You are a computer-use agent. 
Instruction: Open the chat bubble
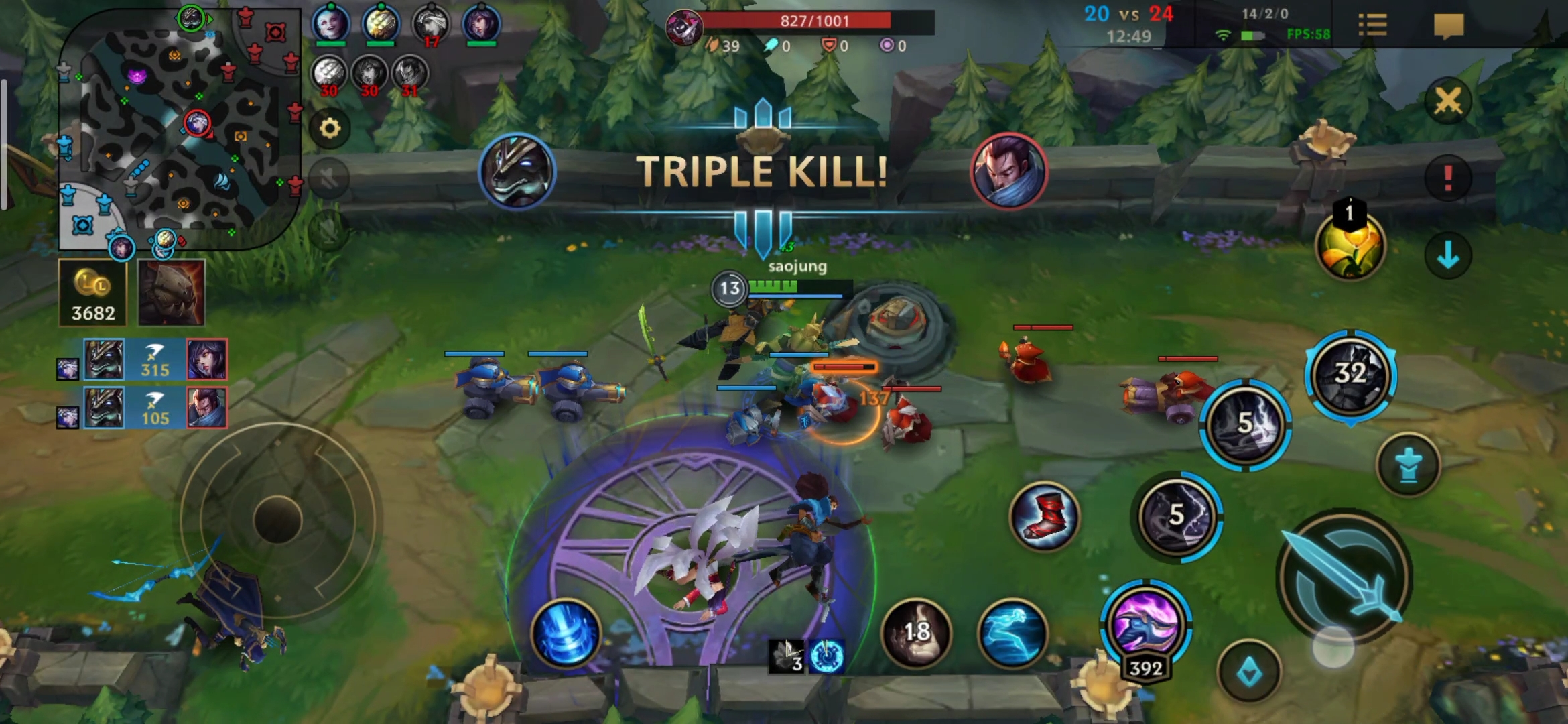[x=1448, y=25]
